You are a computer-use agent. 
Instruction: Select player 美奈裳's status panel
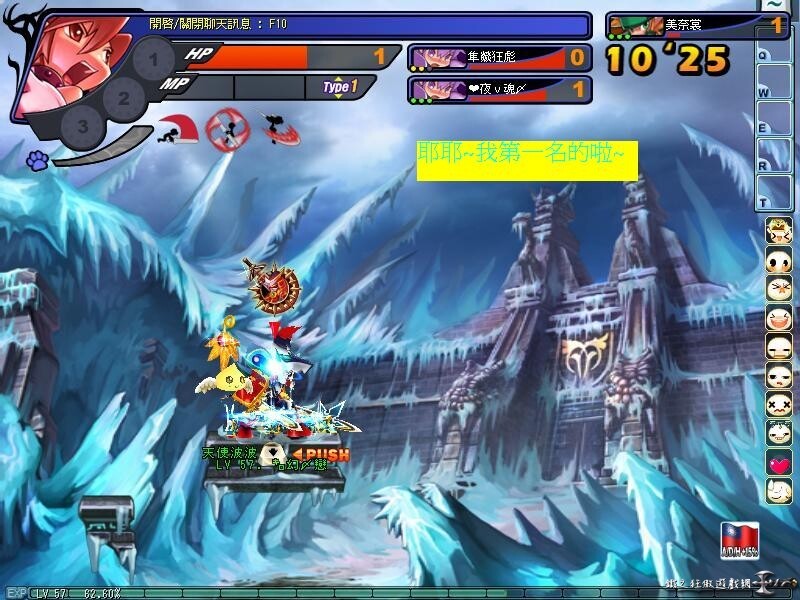[696, 25]
